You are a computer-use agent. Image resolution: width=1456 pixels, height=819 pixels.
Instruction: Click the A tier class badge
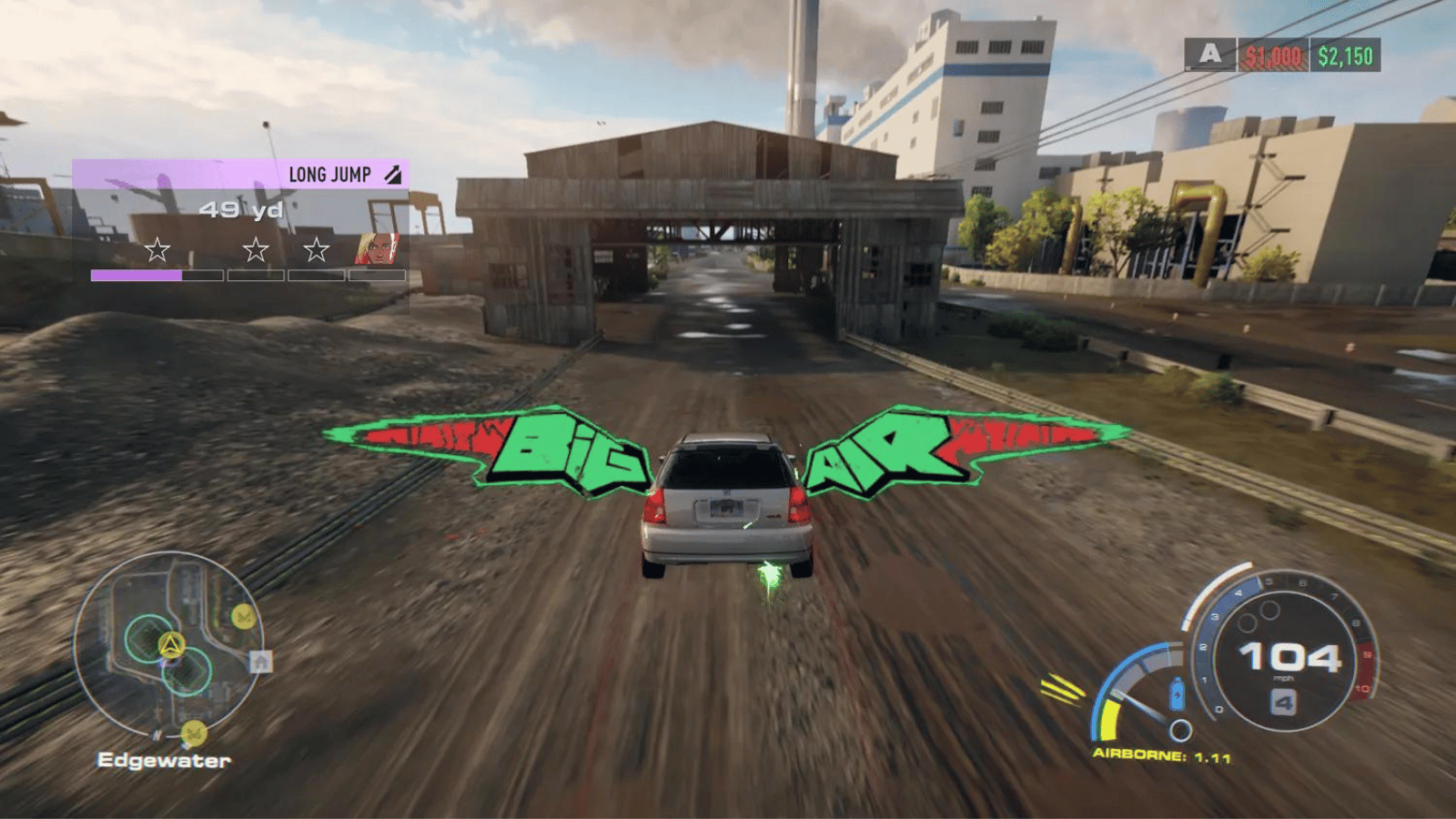point(1209,55)
